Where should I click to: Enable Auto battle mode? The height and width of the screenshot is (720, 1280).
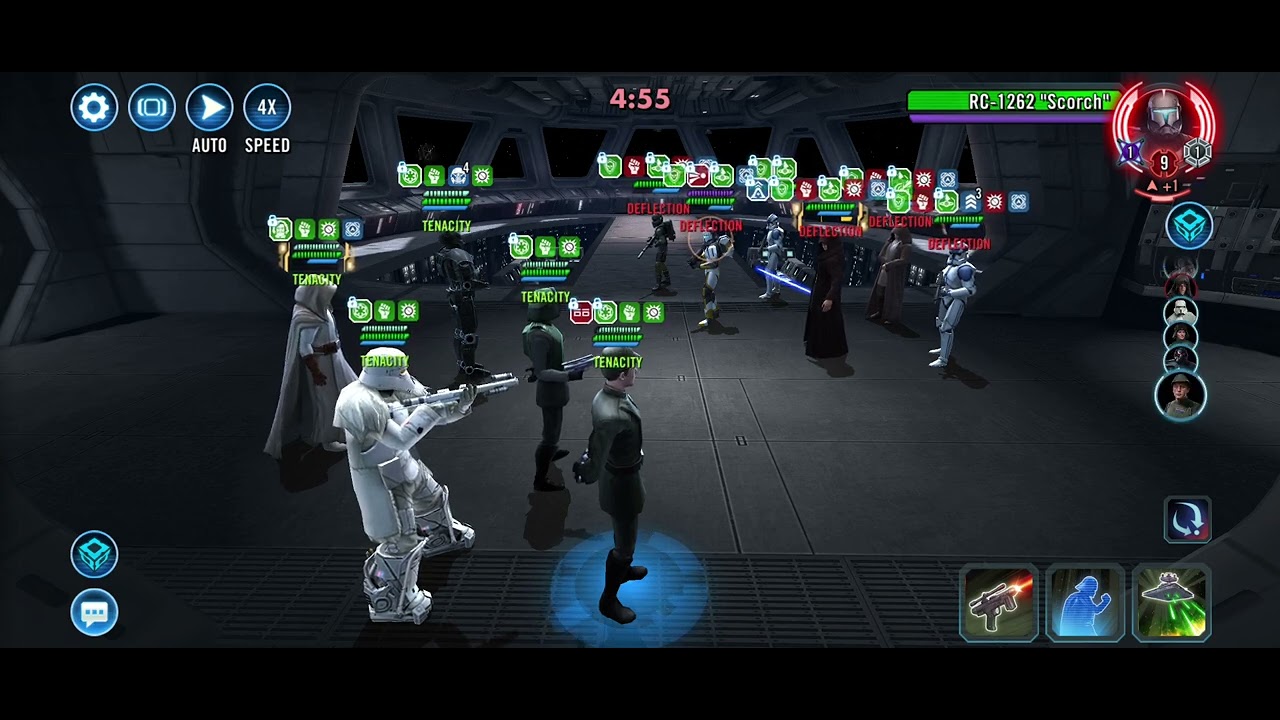point(210,108)
